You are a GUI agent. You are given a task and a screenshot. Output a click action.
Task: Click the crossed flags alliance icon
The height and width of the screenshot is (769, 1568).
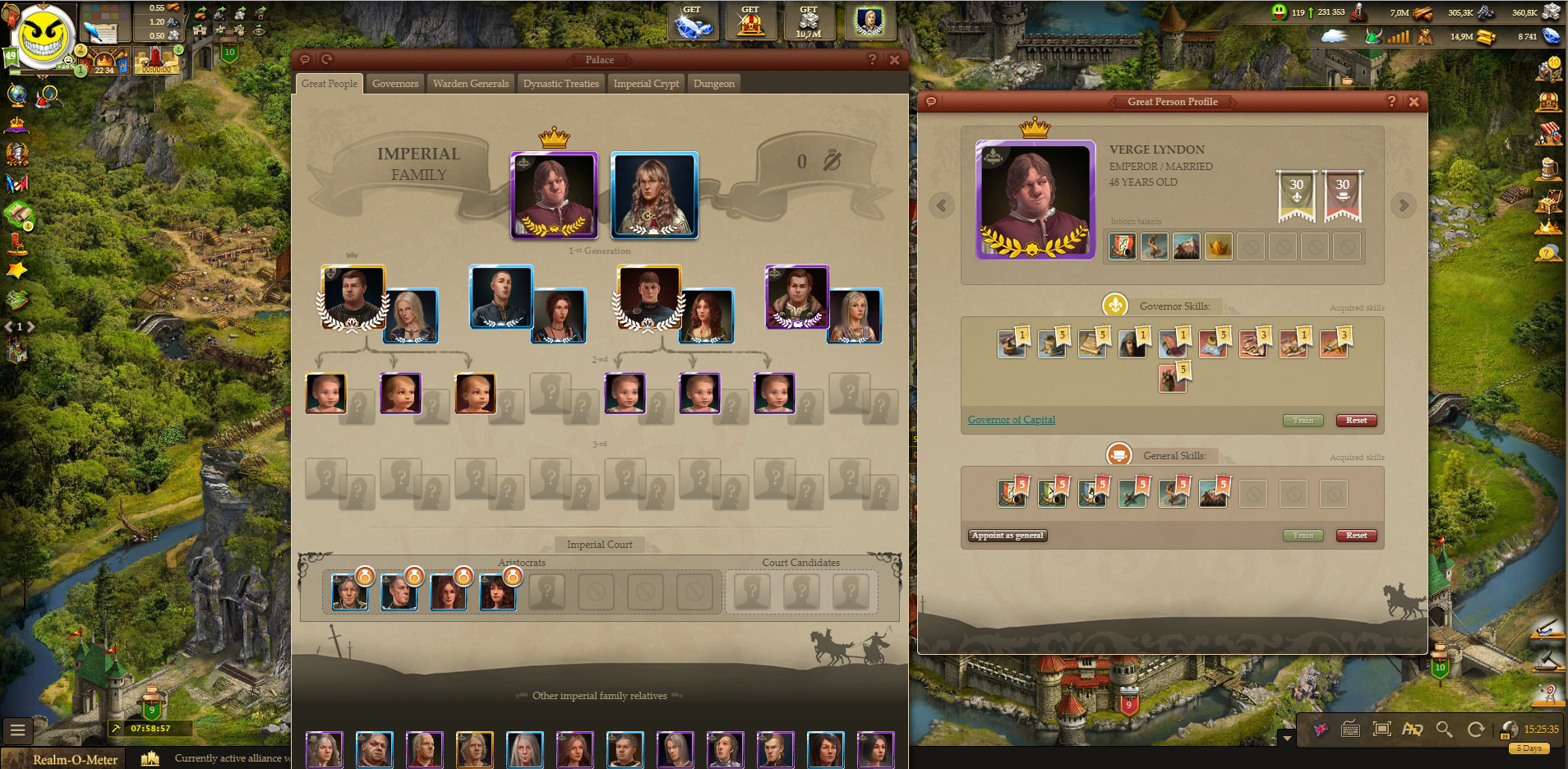point(16,184)
